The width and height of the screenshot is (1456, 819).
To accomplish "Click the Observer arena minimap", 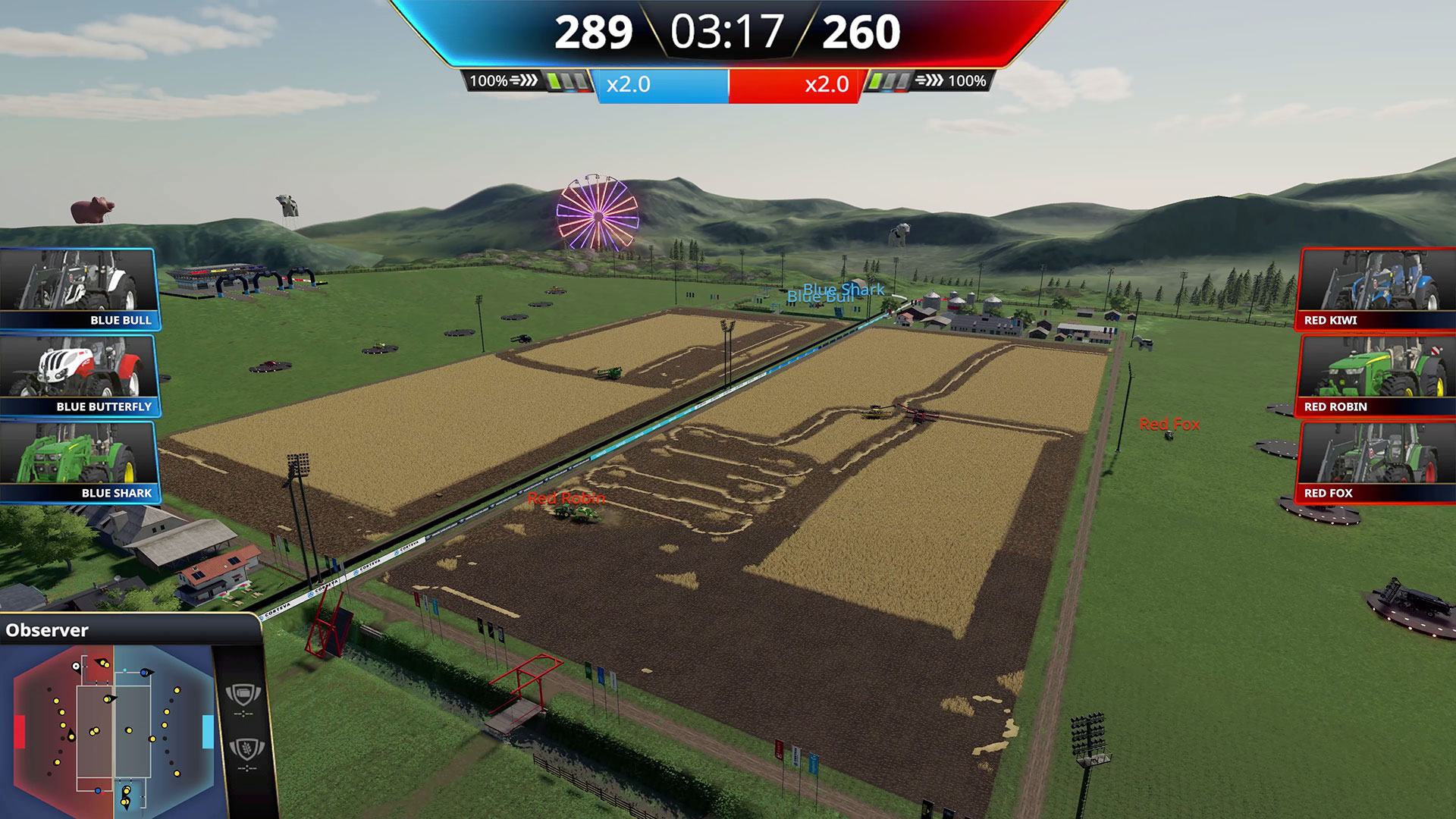I will tap(114, 731).
